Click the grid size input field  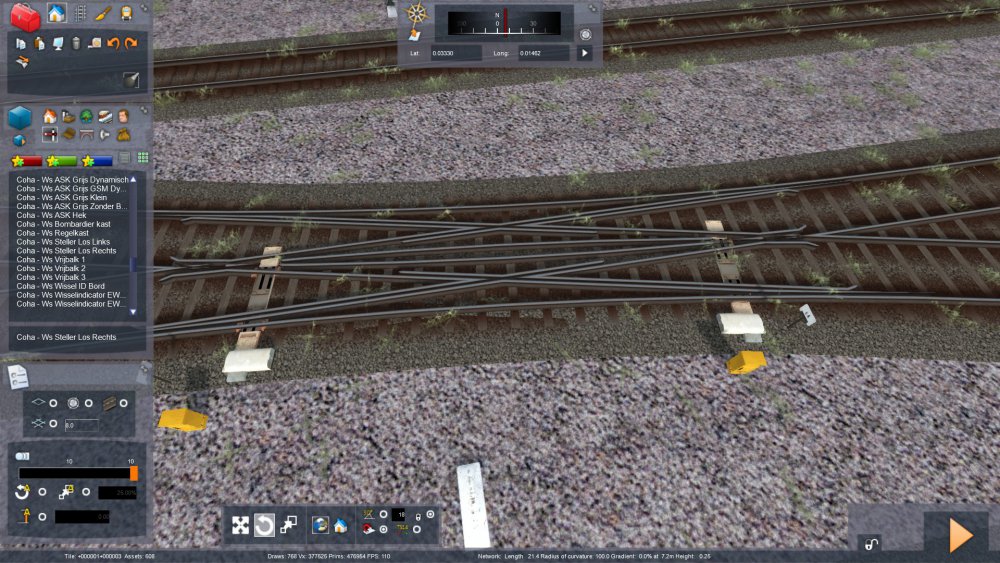(x=81, y=425)
